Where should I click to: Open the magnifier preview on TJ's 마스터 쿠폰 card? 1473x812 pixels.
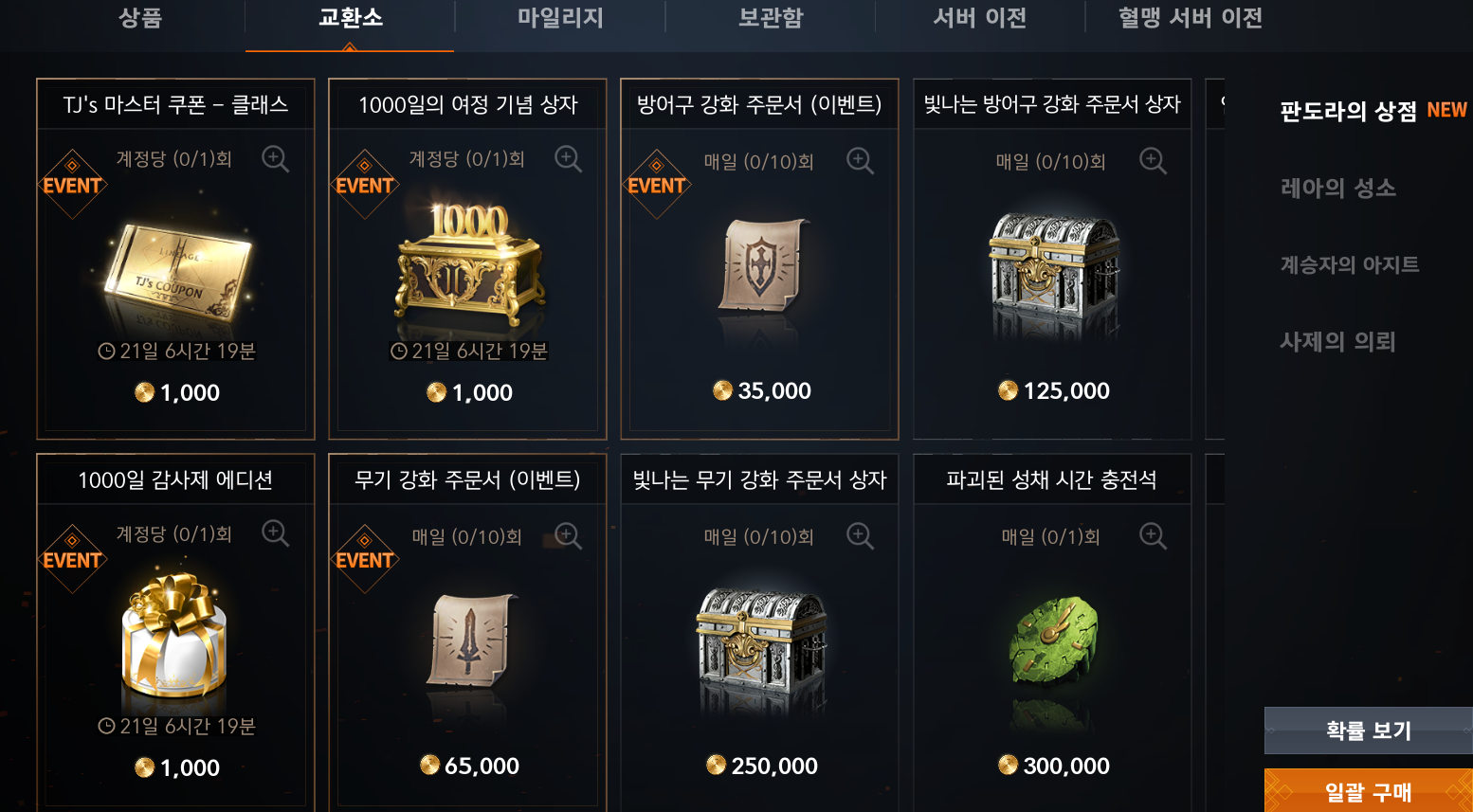click(x=276, y=159)
